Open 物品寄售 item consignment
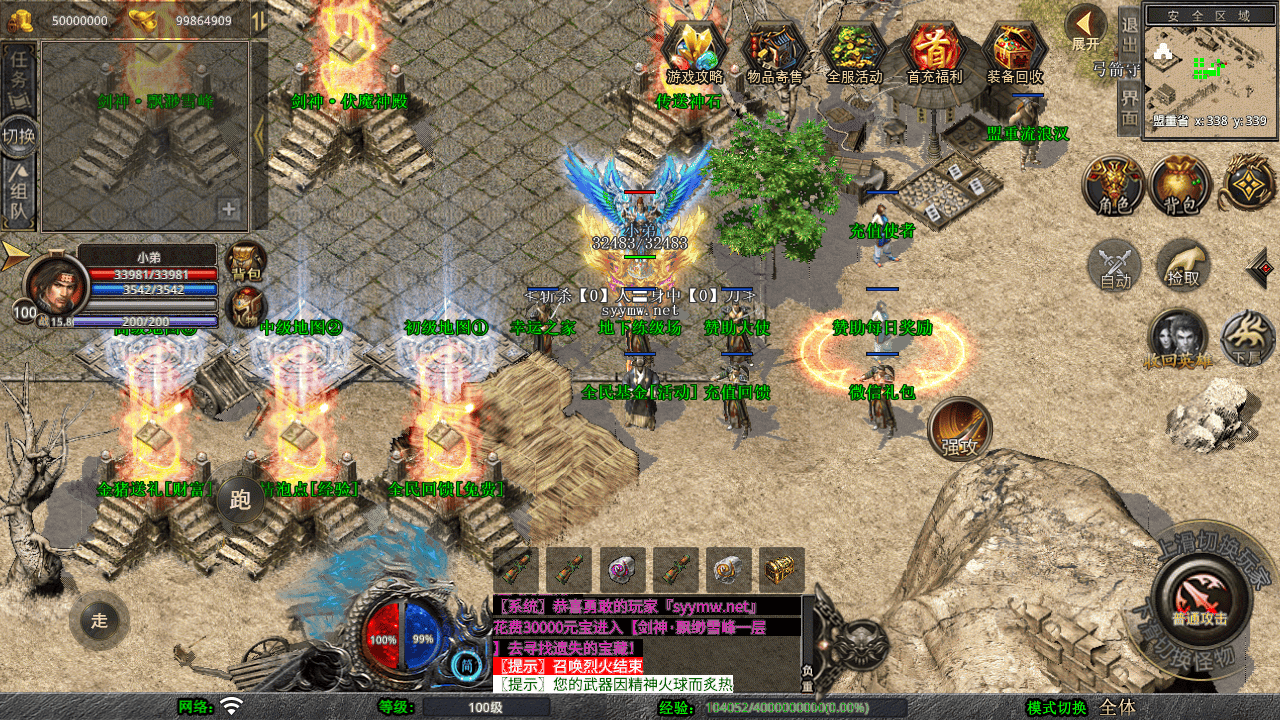1280x720 pixels. [775, 52]
